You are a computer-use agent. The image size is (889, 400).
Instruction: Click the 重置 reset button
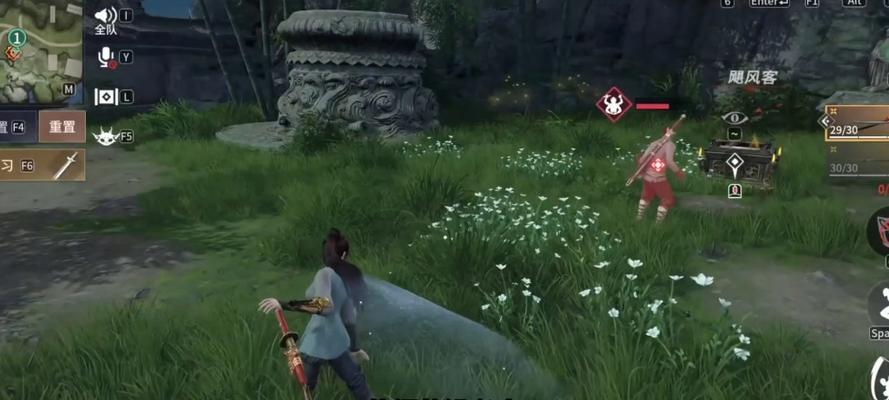(62, 127)
